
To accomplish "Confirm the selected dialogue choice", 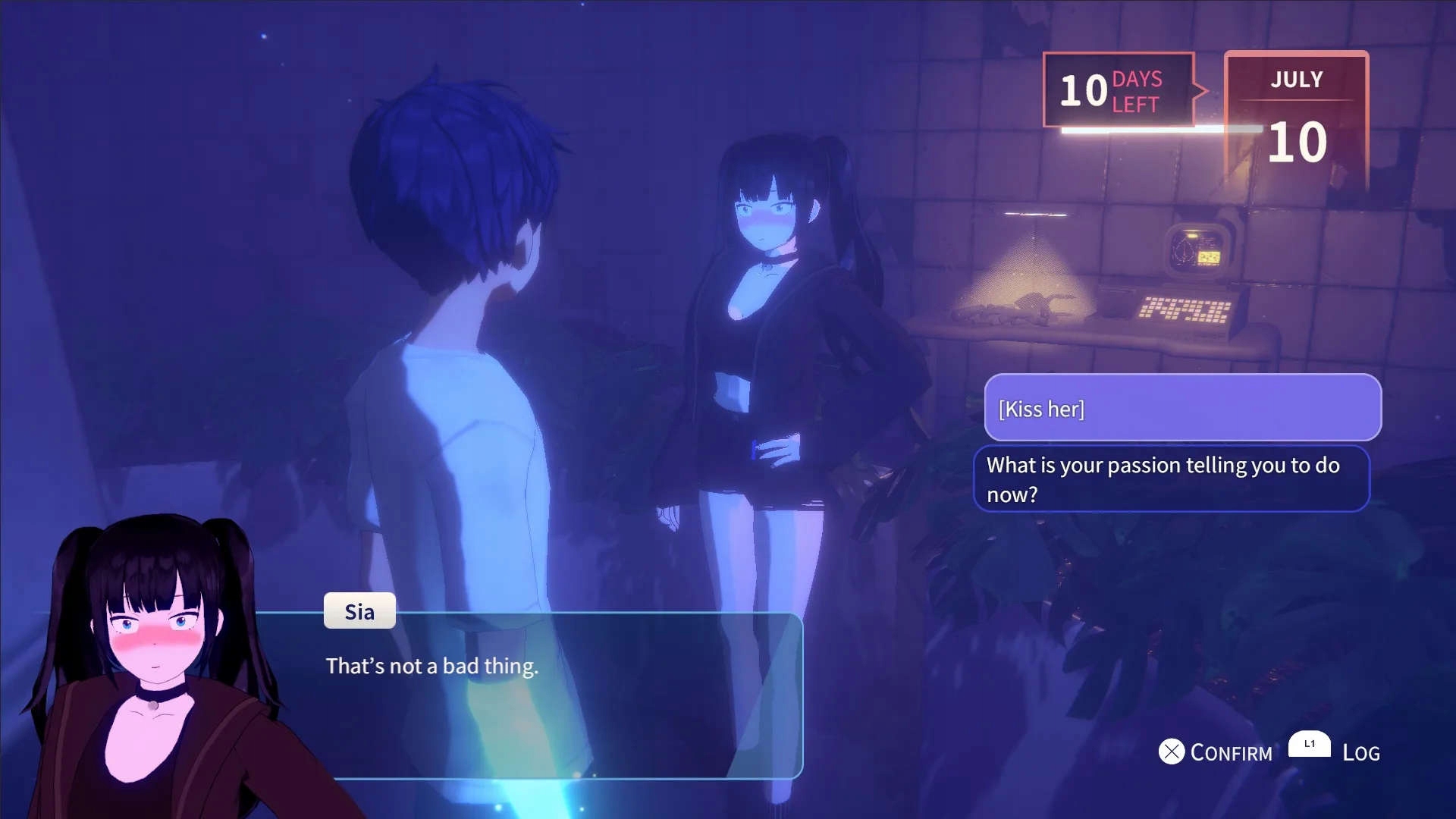I will pyautogui.click(x=1216, y=752).
